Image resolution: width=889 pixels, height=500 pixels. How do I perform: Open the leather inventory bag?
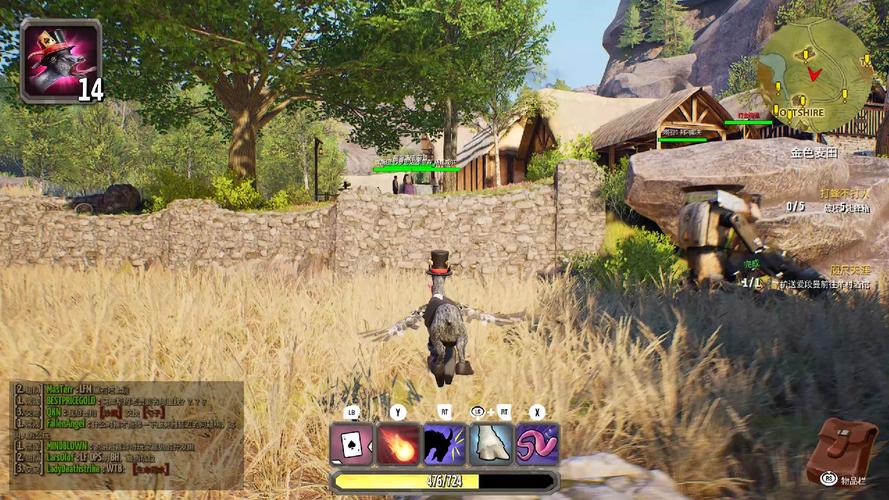click(x=842, y=448)
